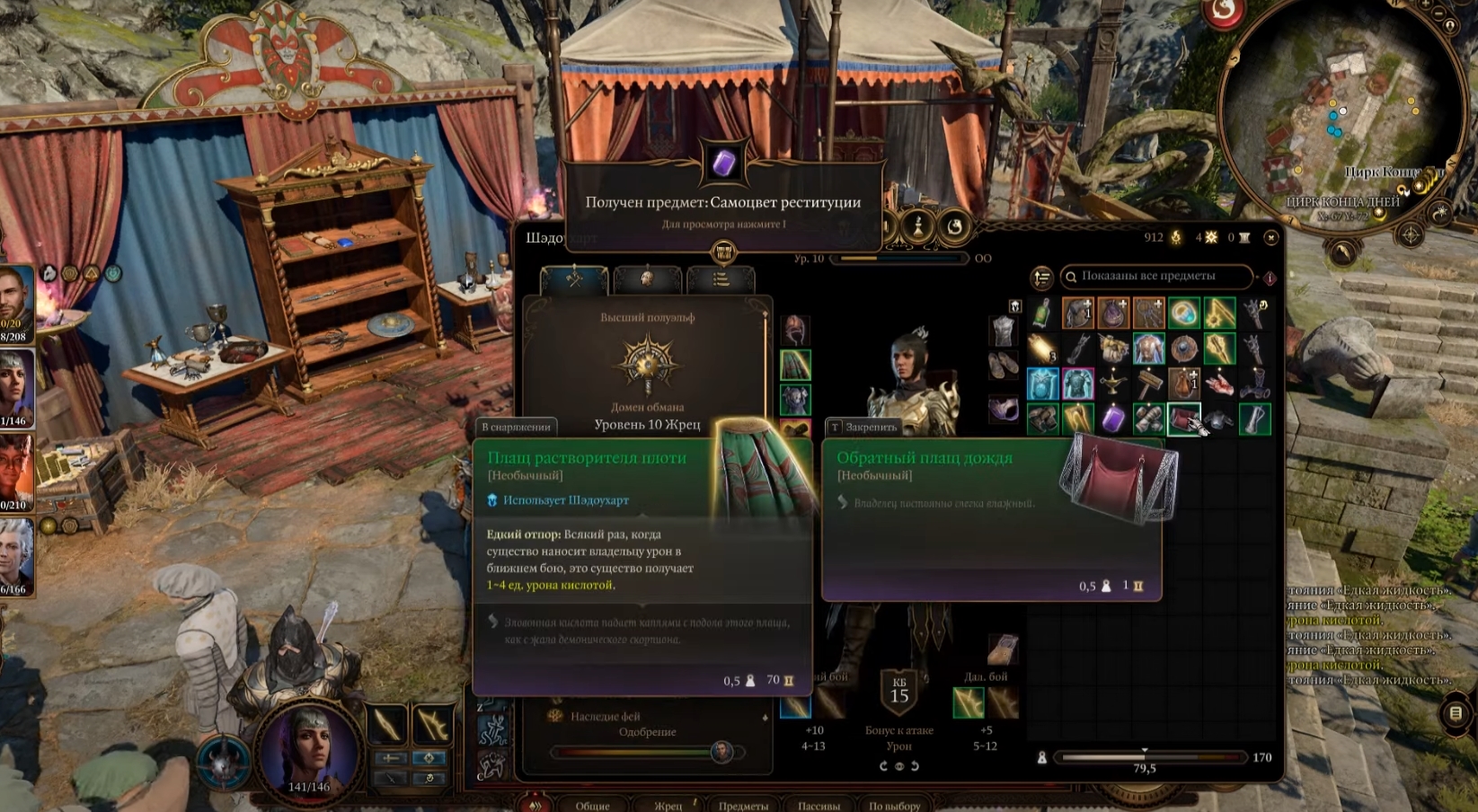
Task: Select the purple Gem of Restitution
Action: tap(1113, 419)
